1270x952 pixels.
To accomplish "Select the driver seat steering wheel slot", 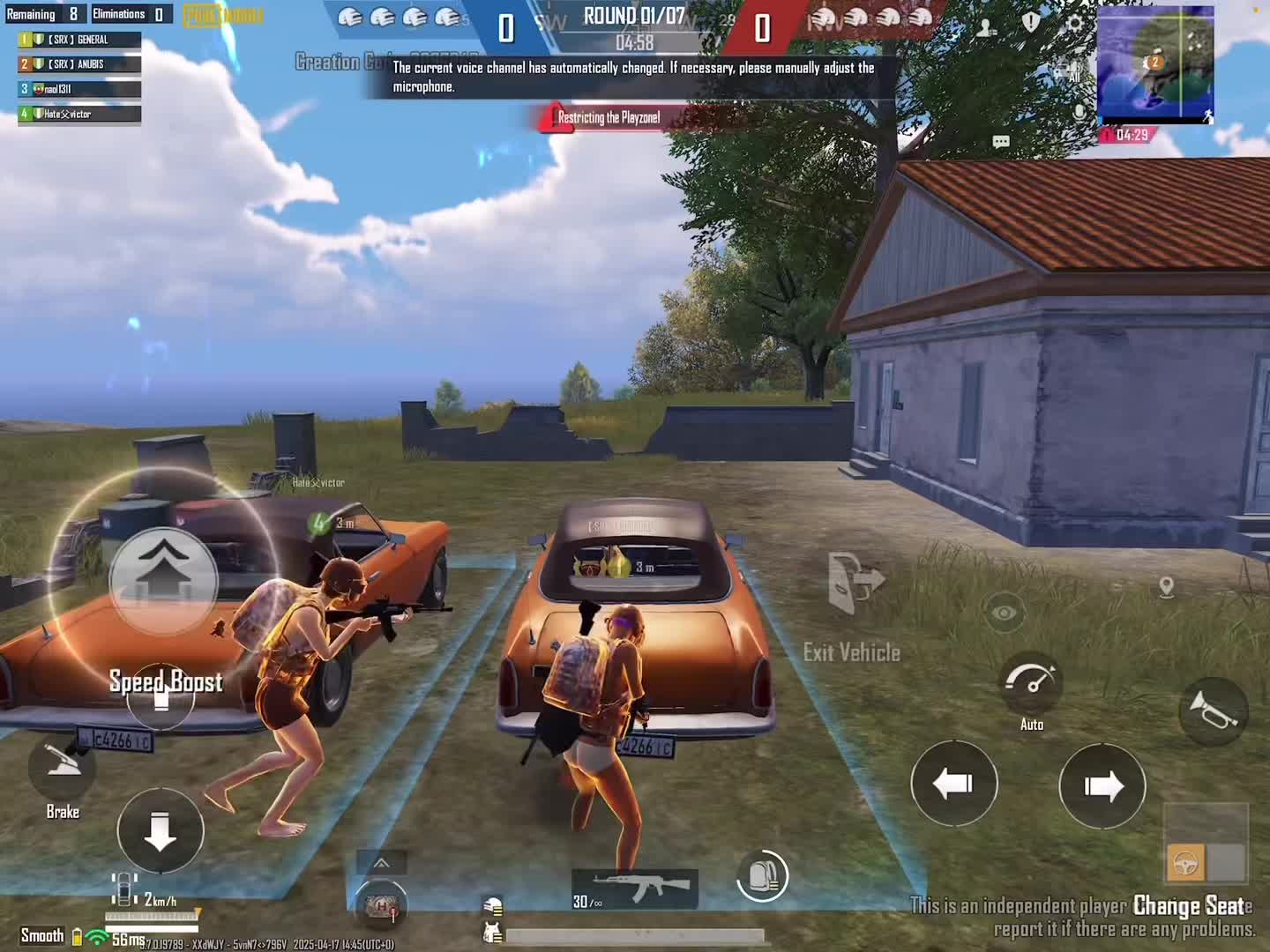I will [x=1185, y=862].
